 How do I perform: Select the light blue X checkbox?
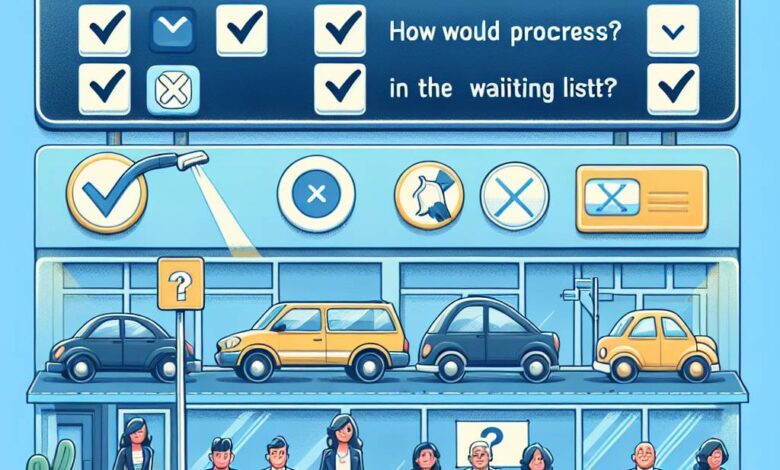point(173,90)
